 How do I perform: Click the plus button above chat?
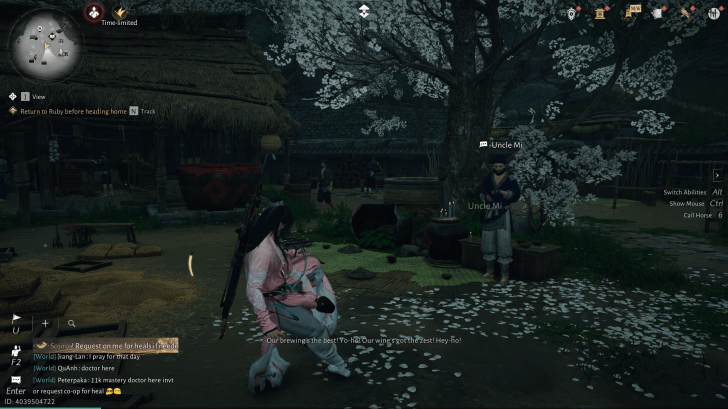tap(45, 323)
